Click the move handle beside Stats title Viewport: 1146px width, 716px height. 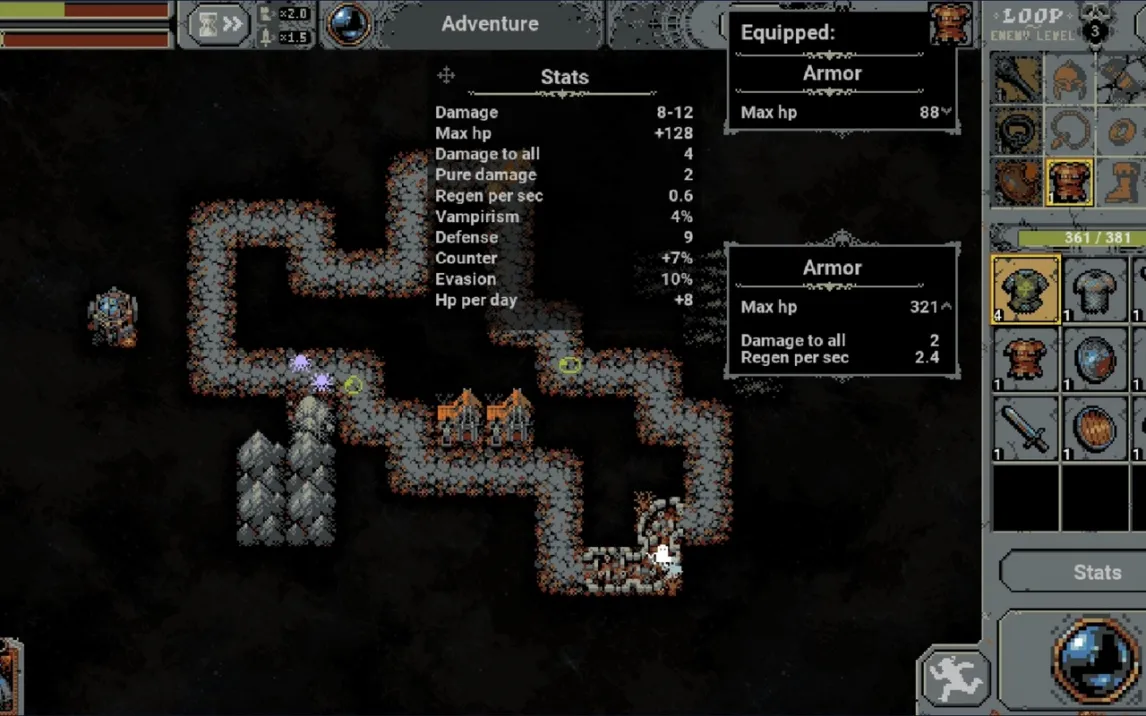pos(446,76)
